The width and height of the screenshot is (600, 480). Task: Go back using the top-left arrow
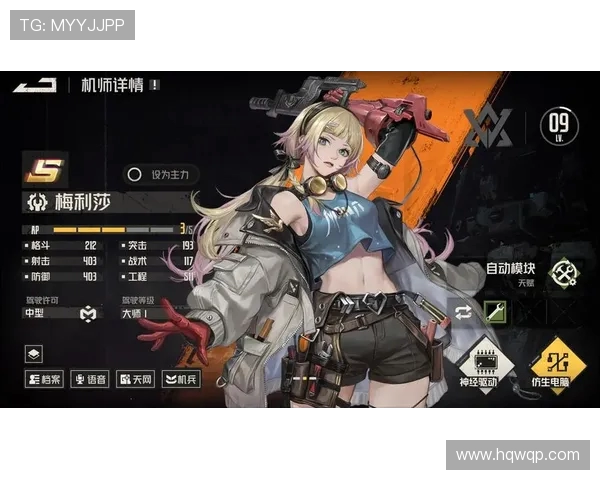pos(34,86)
